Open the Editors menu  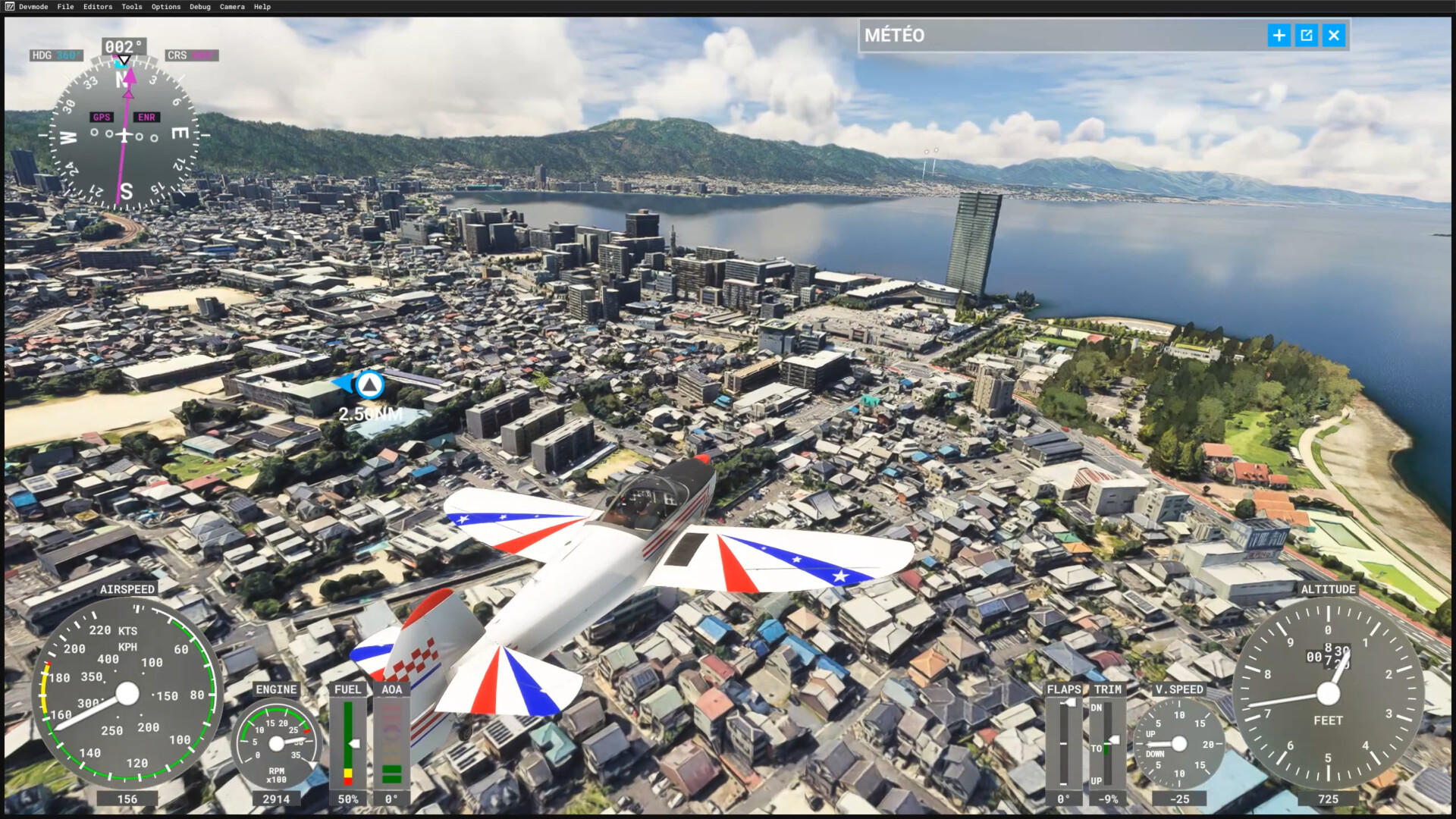[x=98, y=7]
